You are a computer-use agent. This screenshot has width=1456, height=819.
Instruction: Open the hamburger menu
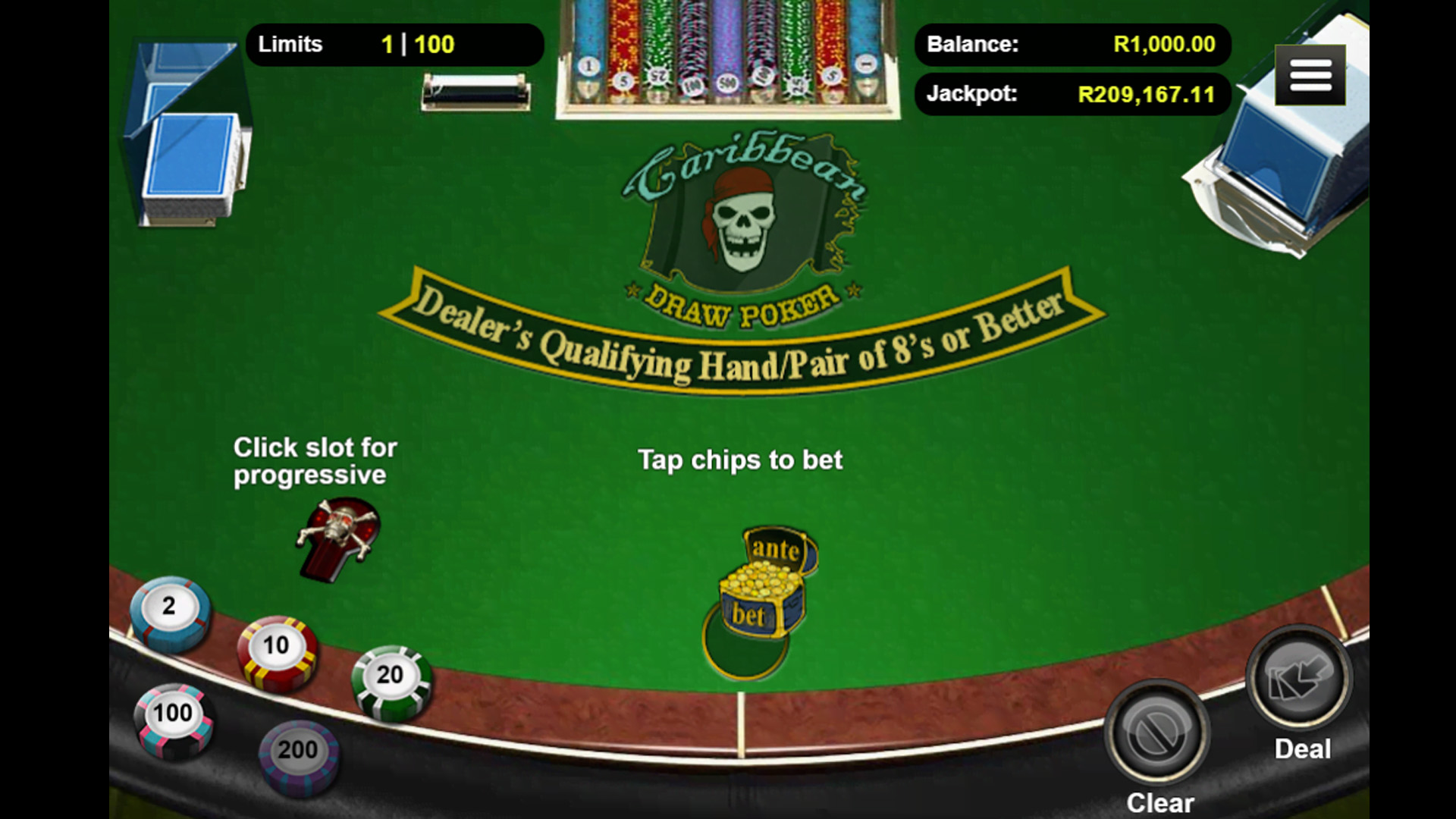coord(1310,75)
